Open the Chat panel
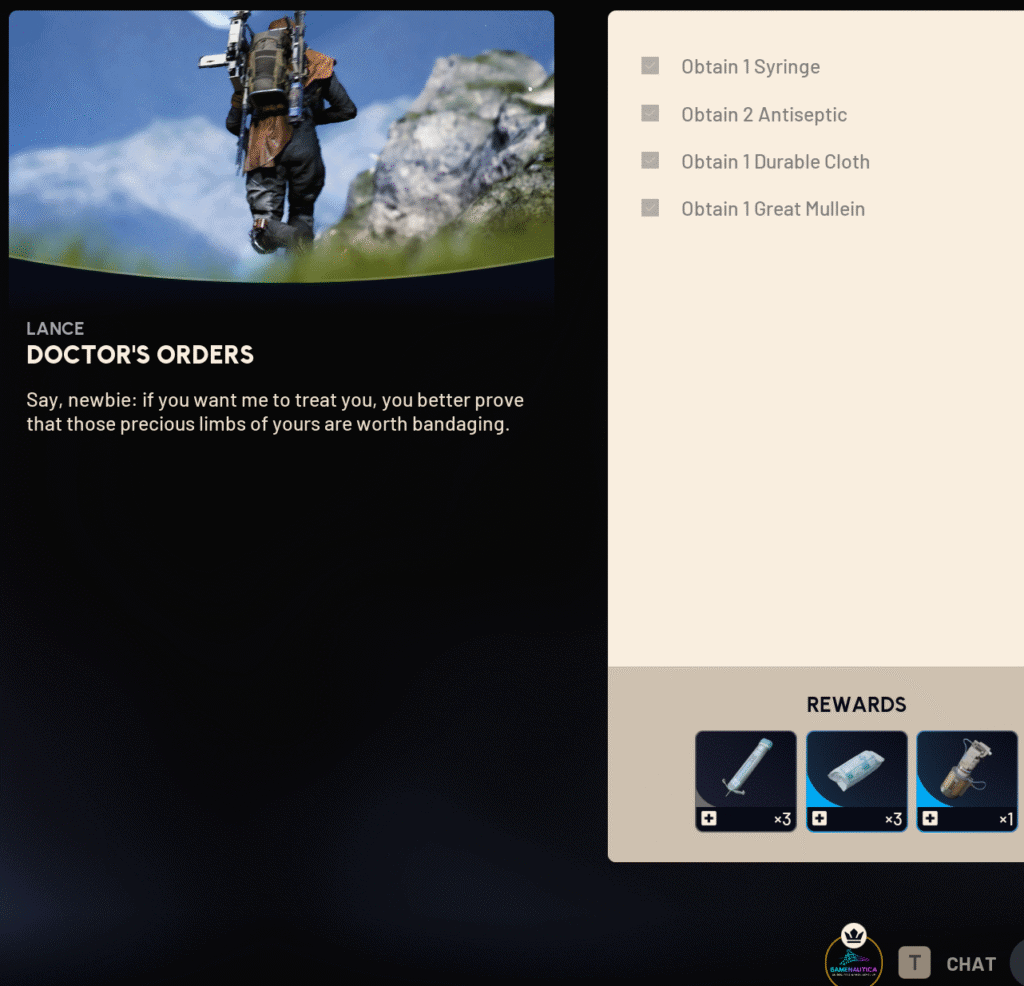The width and height of the screenshot is (1024, 986). tap(970, 964)
